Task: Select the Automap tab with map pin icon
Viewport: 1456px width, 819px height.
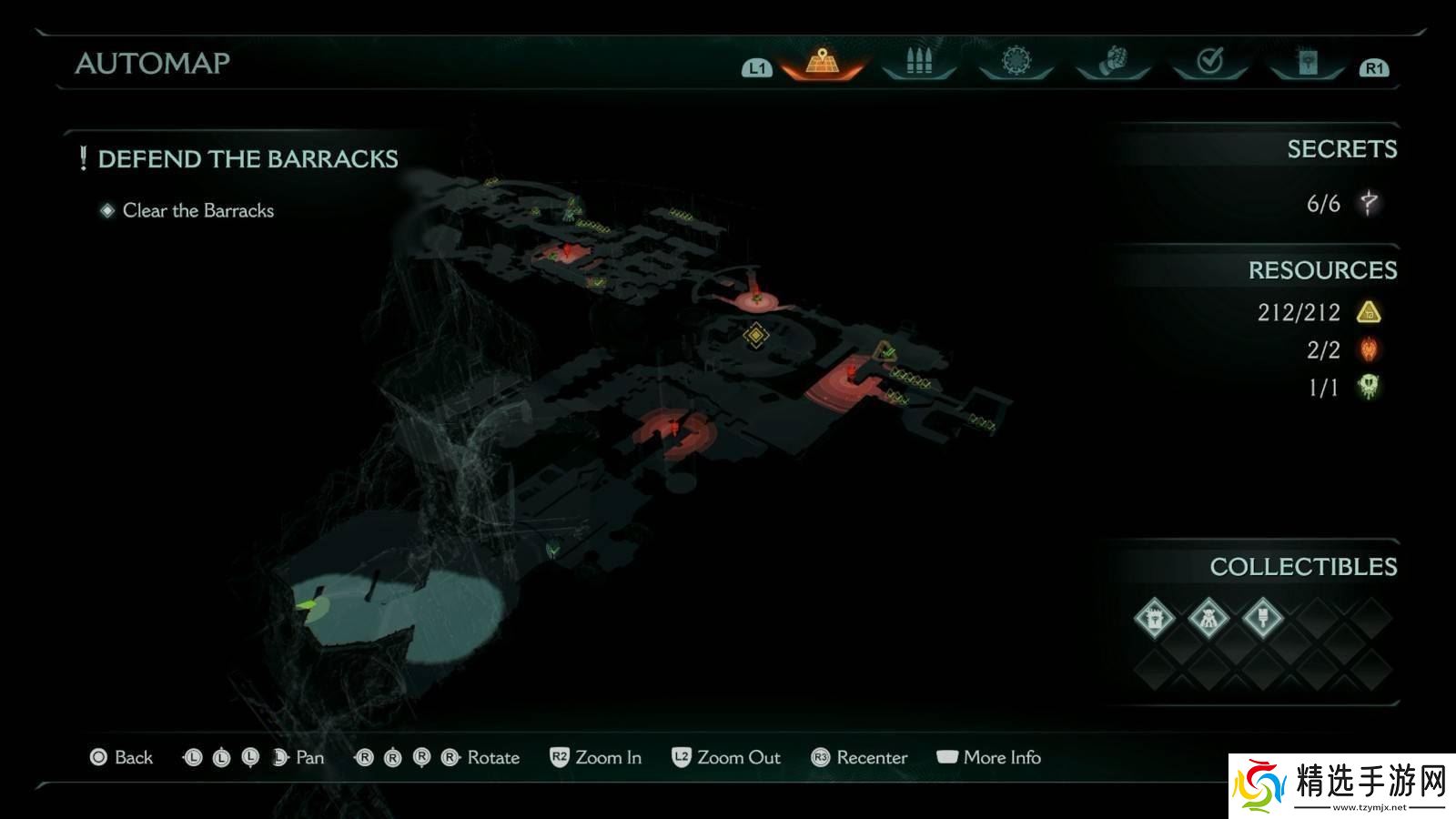Action: [822, 62]
